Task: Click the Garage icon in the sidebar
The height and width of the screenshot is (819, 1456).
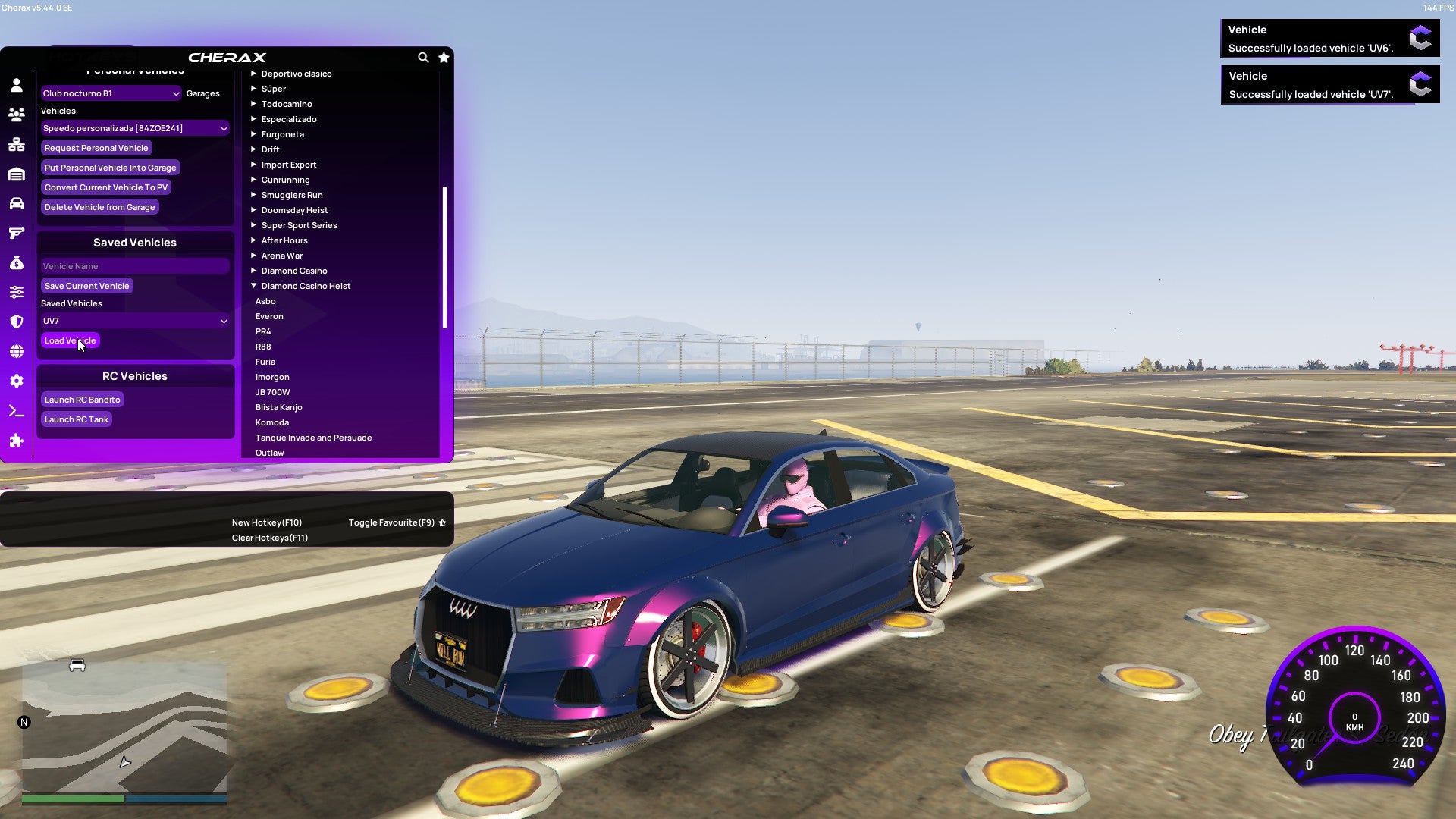Action: click(x=17, y=174)
